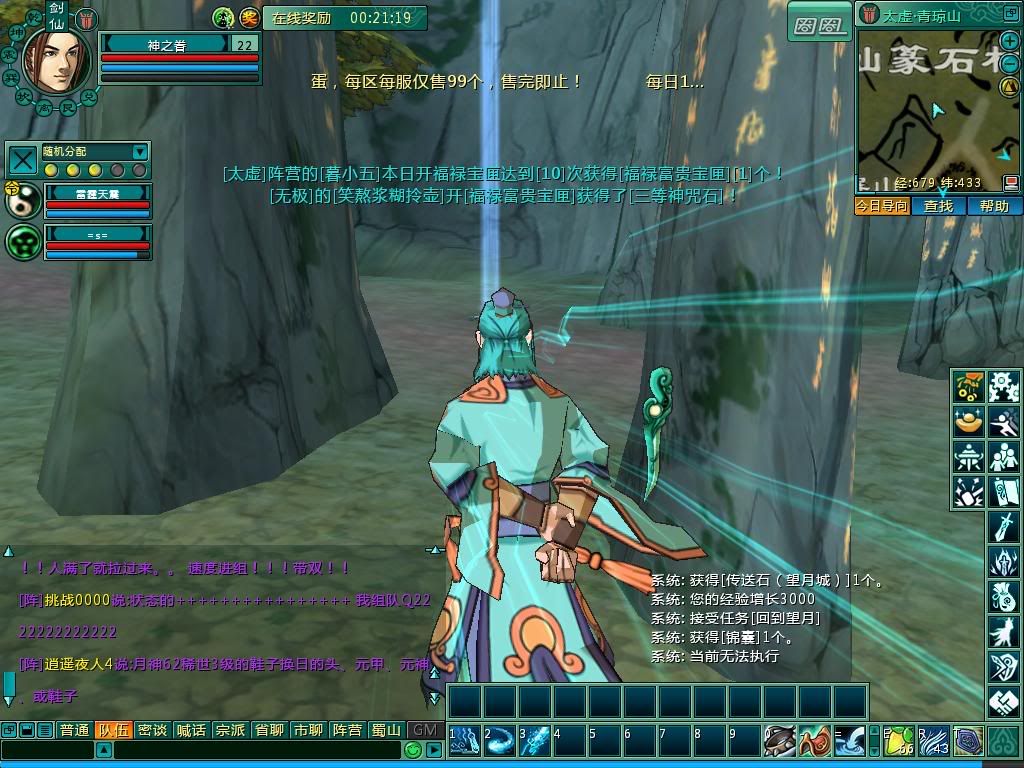Viewport: 1024px width, 768px height.
Task: Choose the 蜀山 chat tab
Action: pyautogui.click(x=386, y=730)
